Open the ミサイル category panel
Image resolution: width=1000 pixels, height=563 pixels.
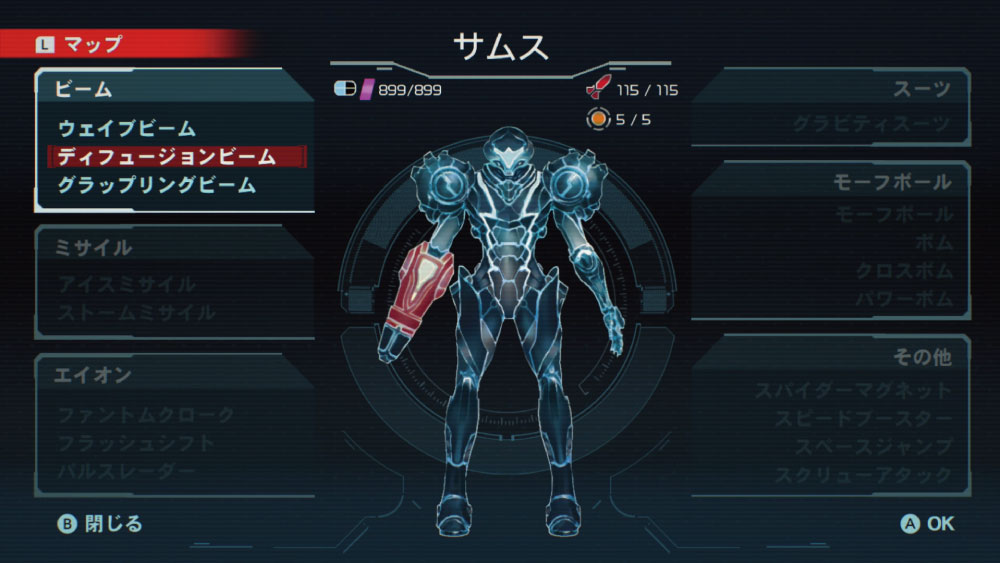(95, 248)
